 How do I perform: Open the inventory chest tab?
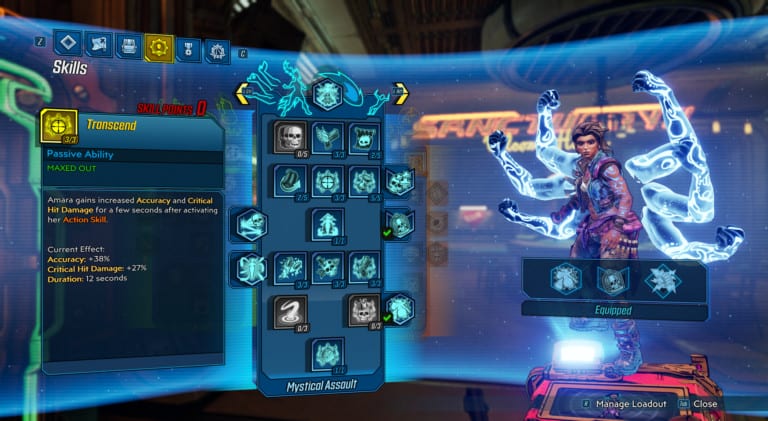[129, 46]
